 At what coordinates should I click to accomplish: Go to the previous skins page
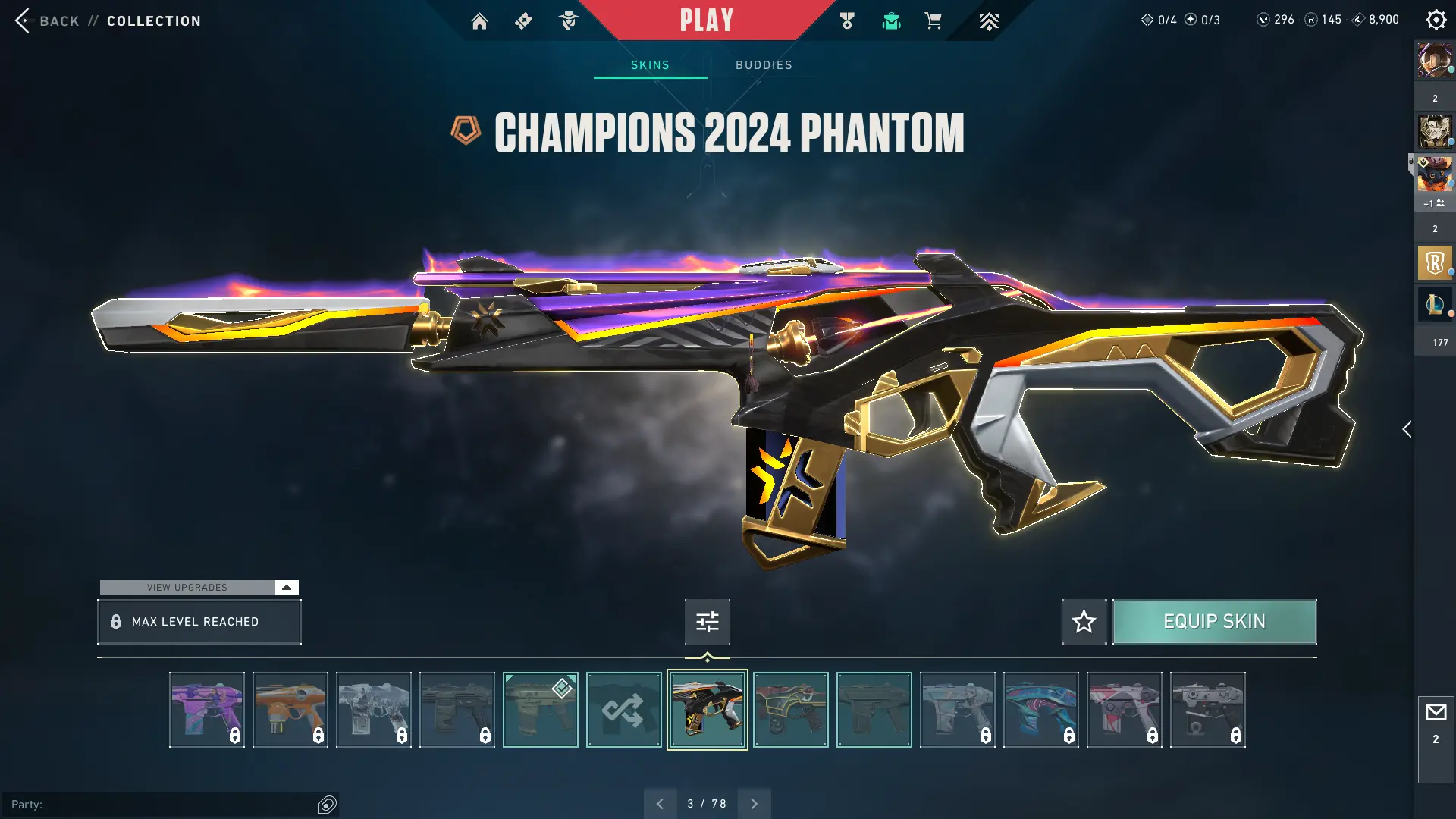660,804
